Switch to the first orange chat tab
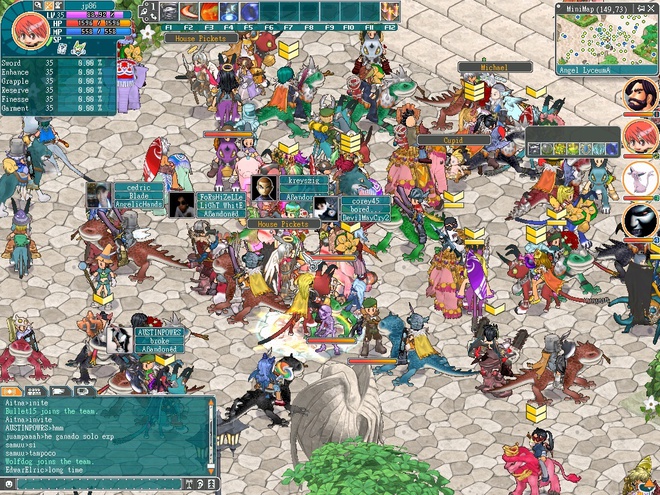 click(12, 391)
